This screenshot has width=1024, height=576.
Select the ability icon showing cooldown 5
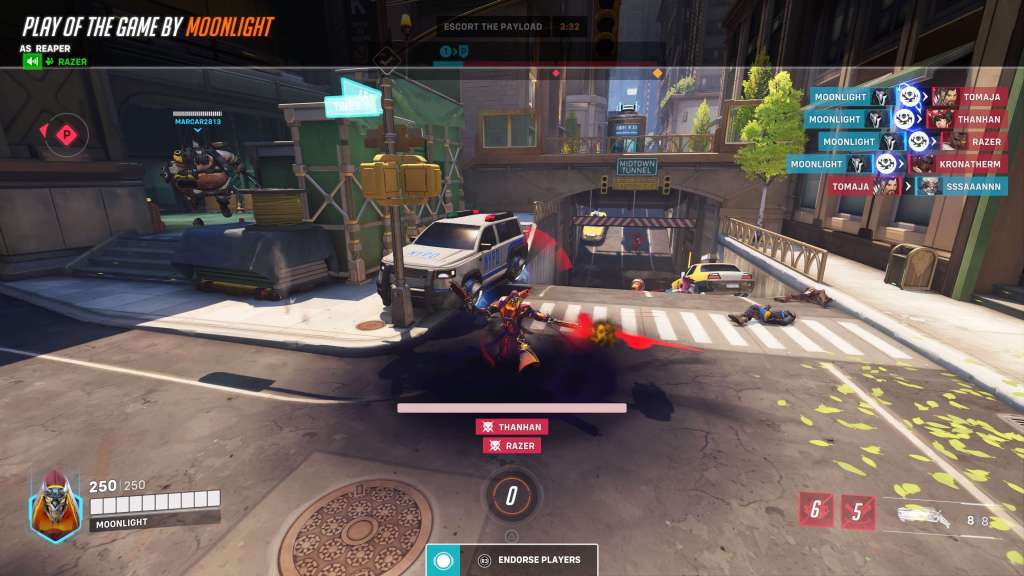coord(857,510)
